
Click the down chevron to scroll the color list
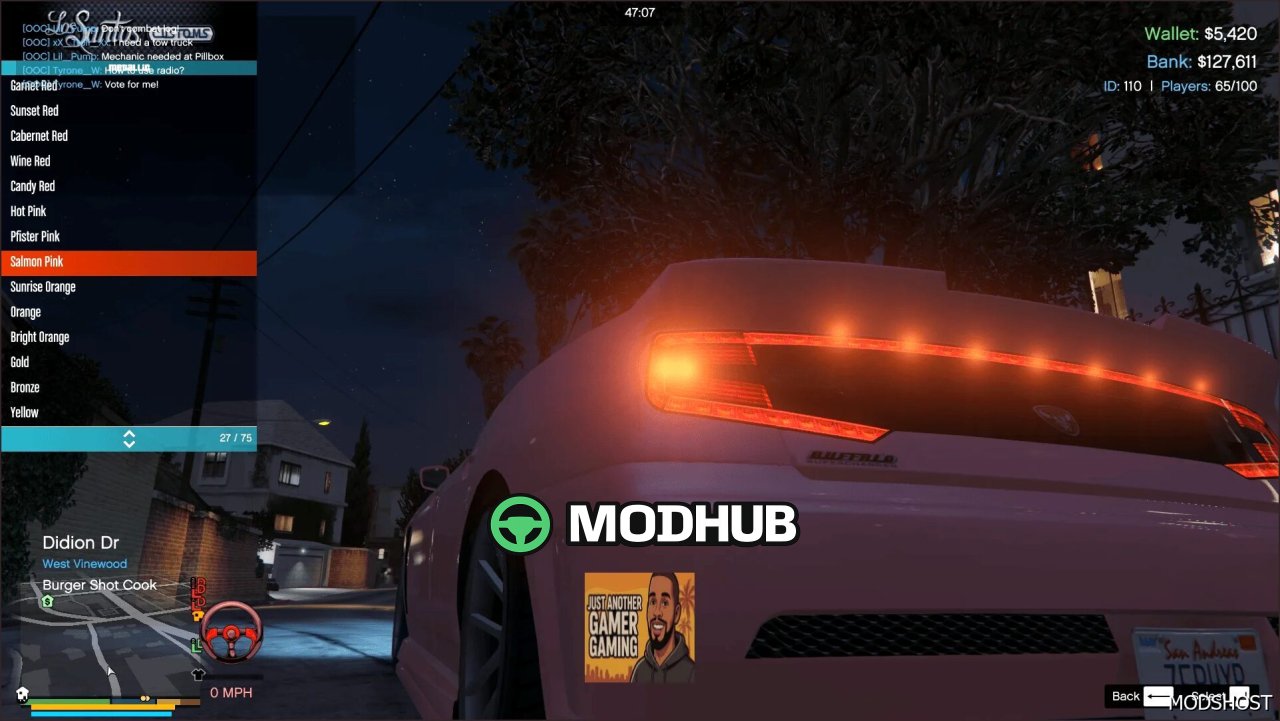129,442
